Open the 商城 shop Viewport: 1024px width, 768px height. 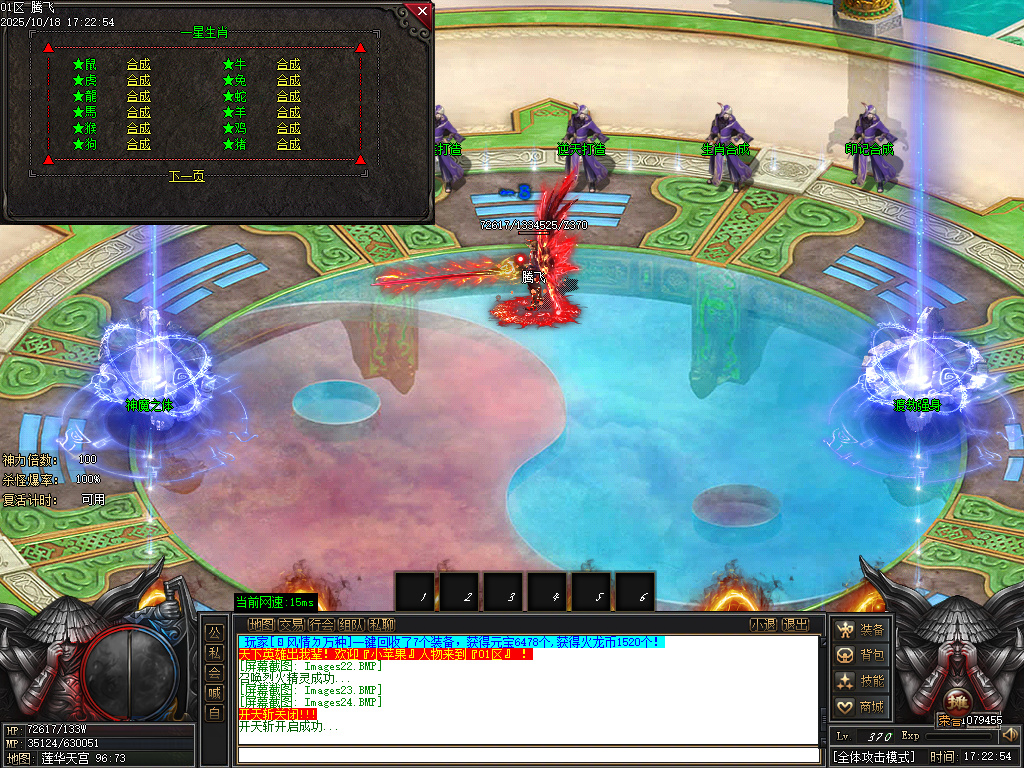tap(861, 707)
